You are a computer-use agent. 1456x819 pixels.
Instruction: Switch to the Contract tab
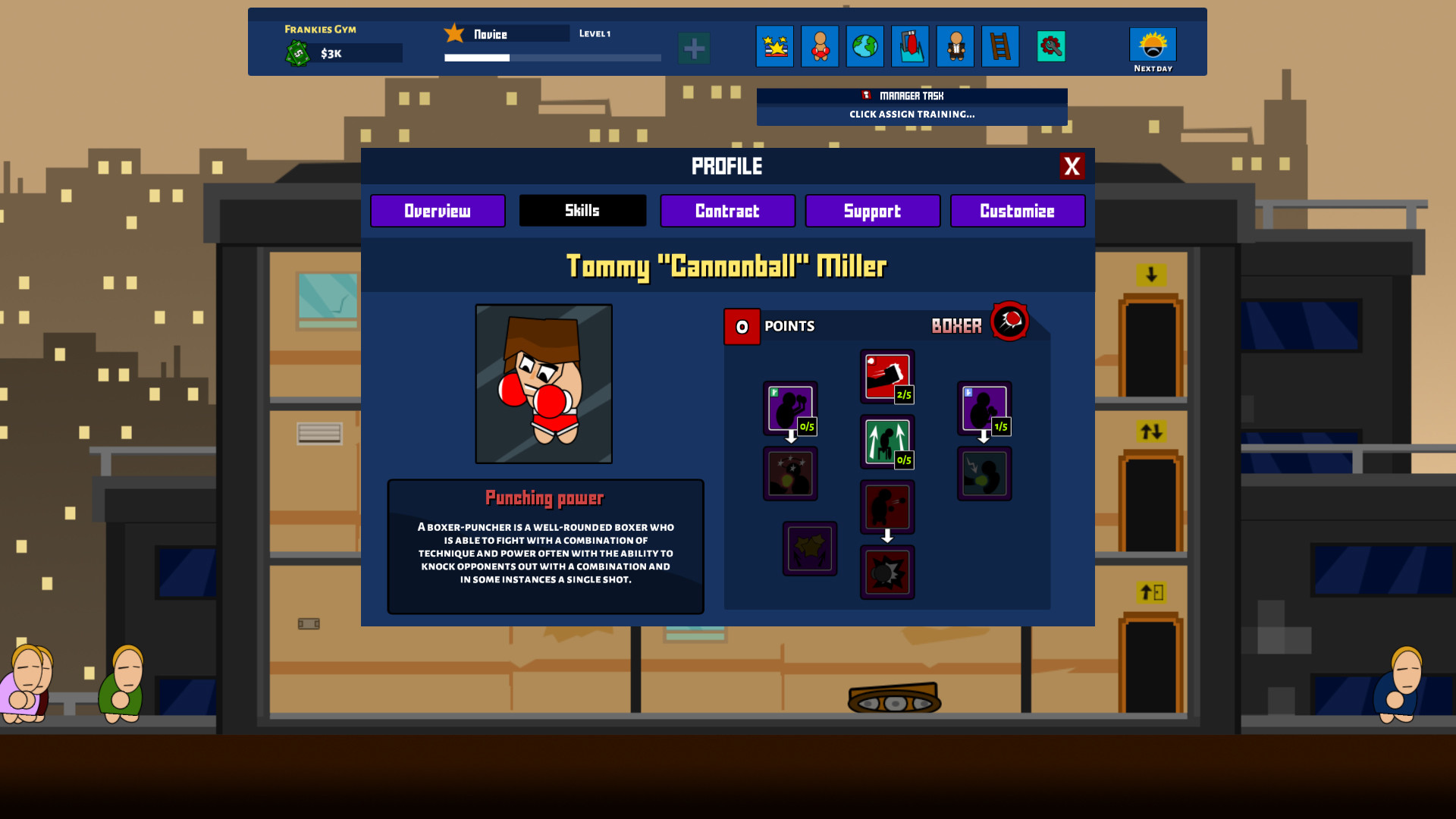[727, 211]
